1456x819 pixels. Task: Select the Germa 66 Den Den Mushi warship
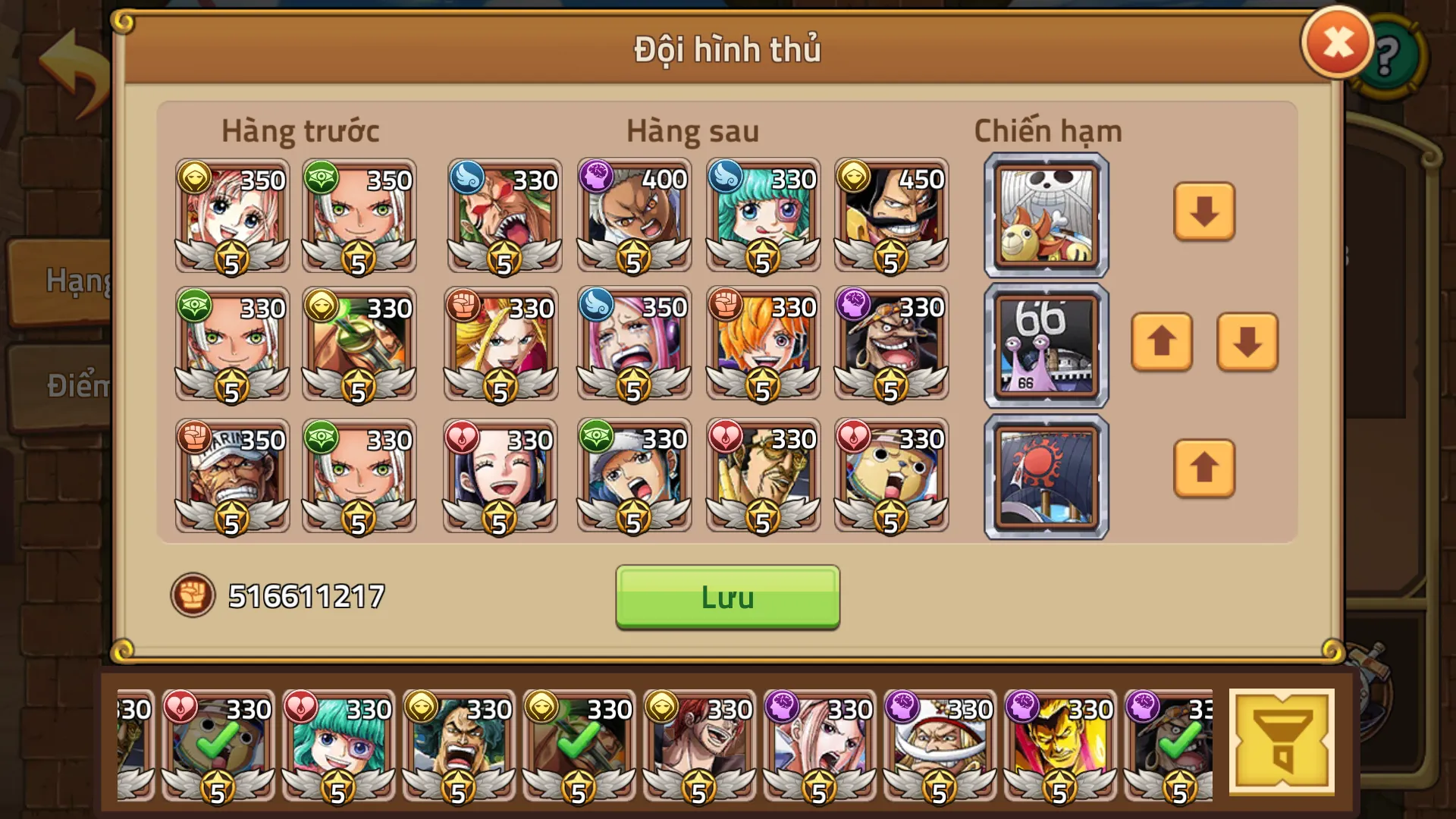[1045, 345]
